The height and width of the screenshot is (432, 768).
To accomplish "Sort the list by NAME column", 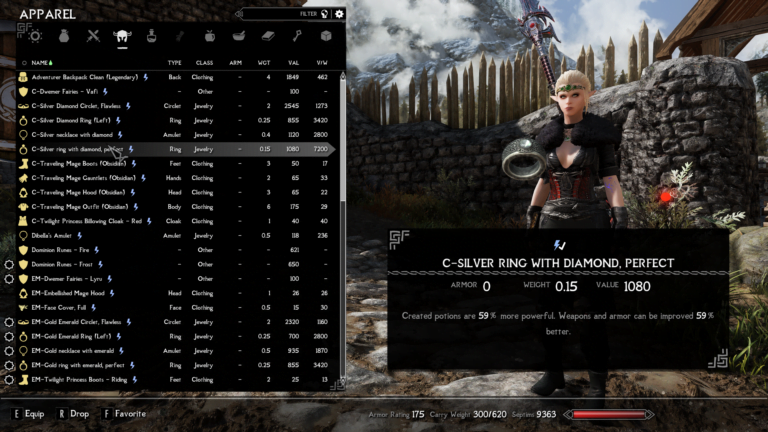I will coord(42,62).
